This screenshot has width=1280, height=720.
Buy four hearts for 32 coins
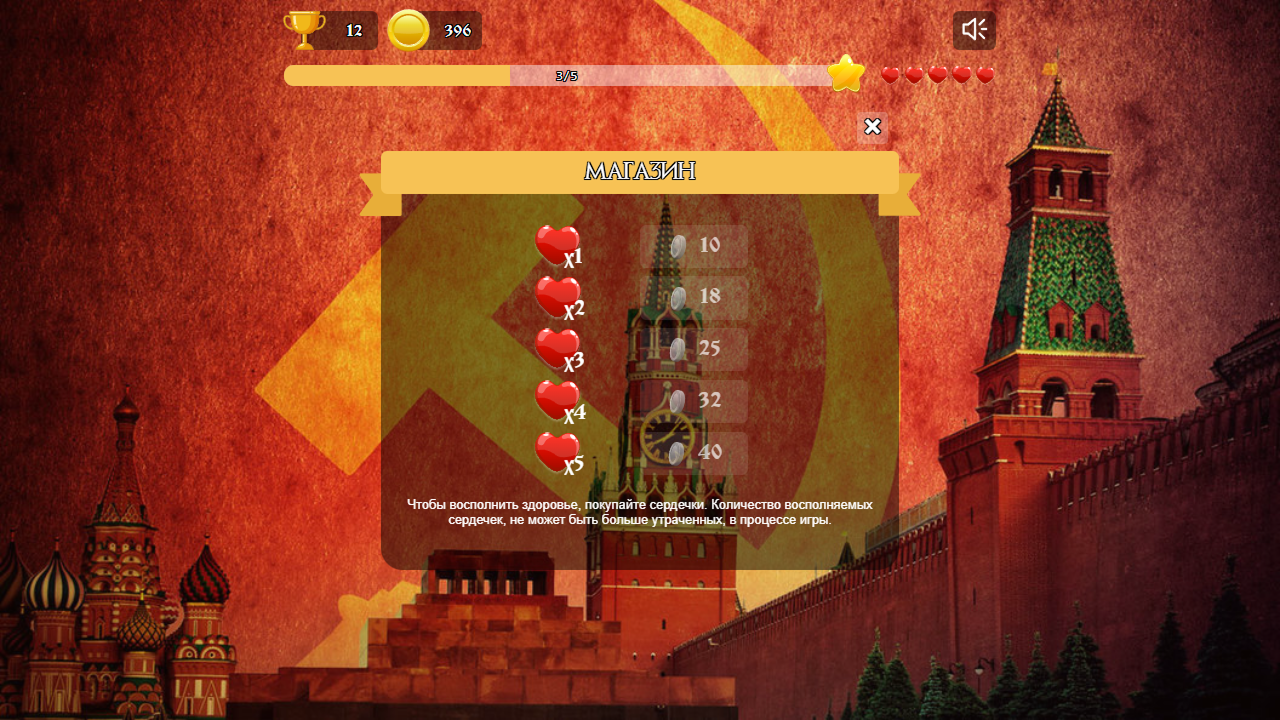pos(693,400)
